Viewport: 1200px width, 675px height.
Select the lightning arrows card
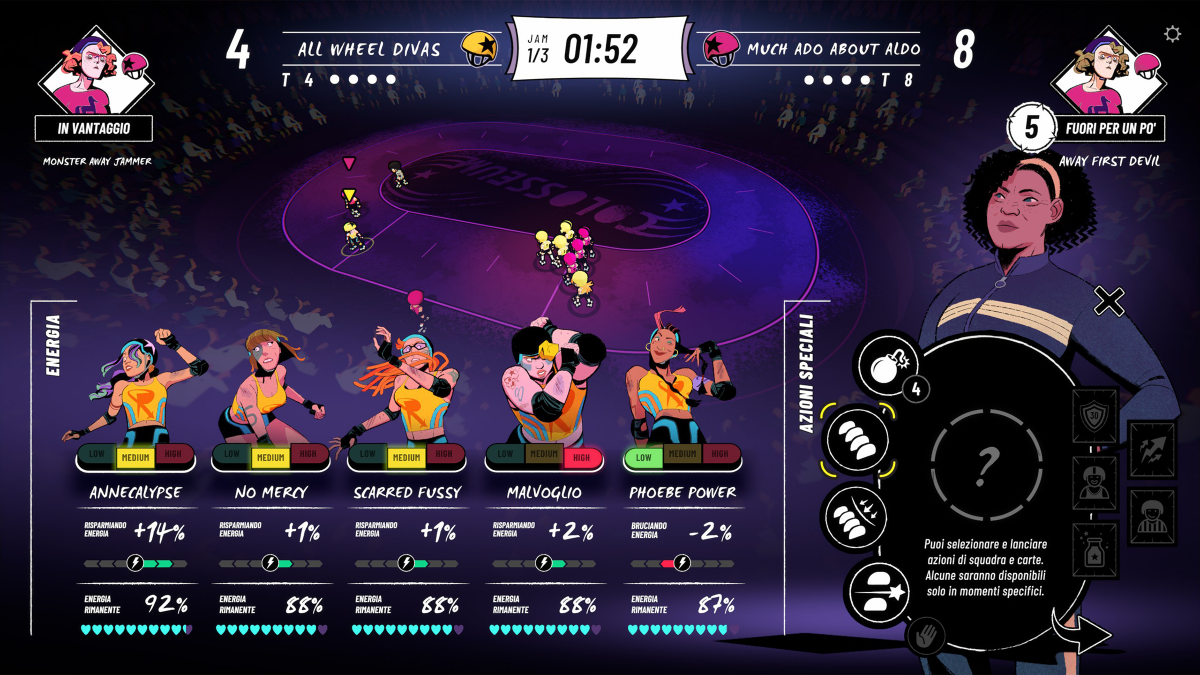click(1151, 448)
